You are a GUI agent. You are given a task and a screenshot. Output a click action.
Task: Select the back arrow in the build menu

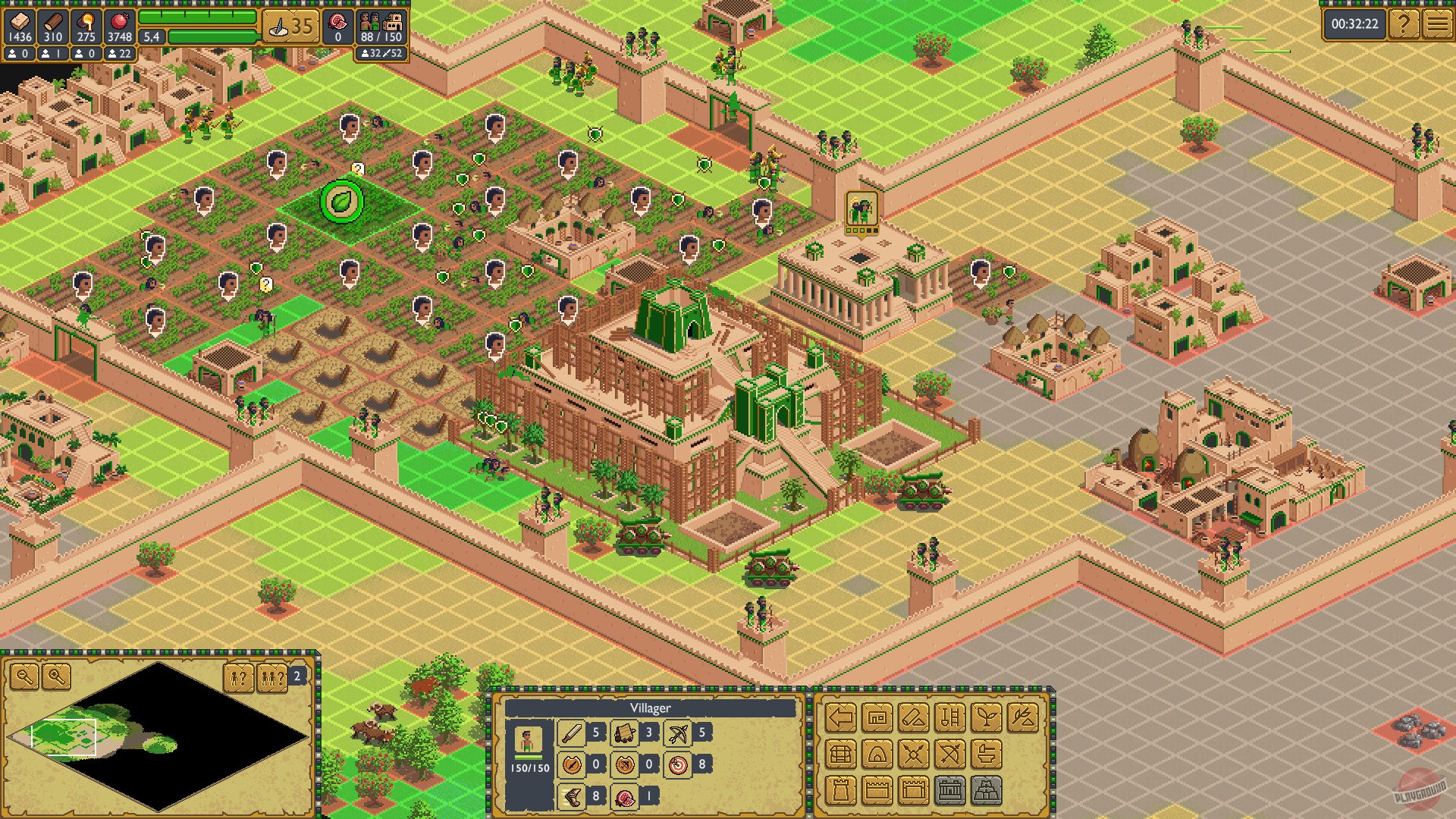[841, 717]
